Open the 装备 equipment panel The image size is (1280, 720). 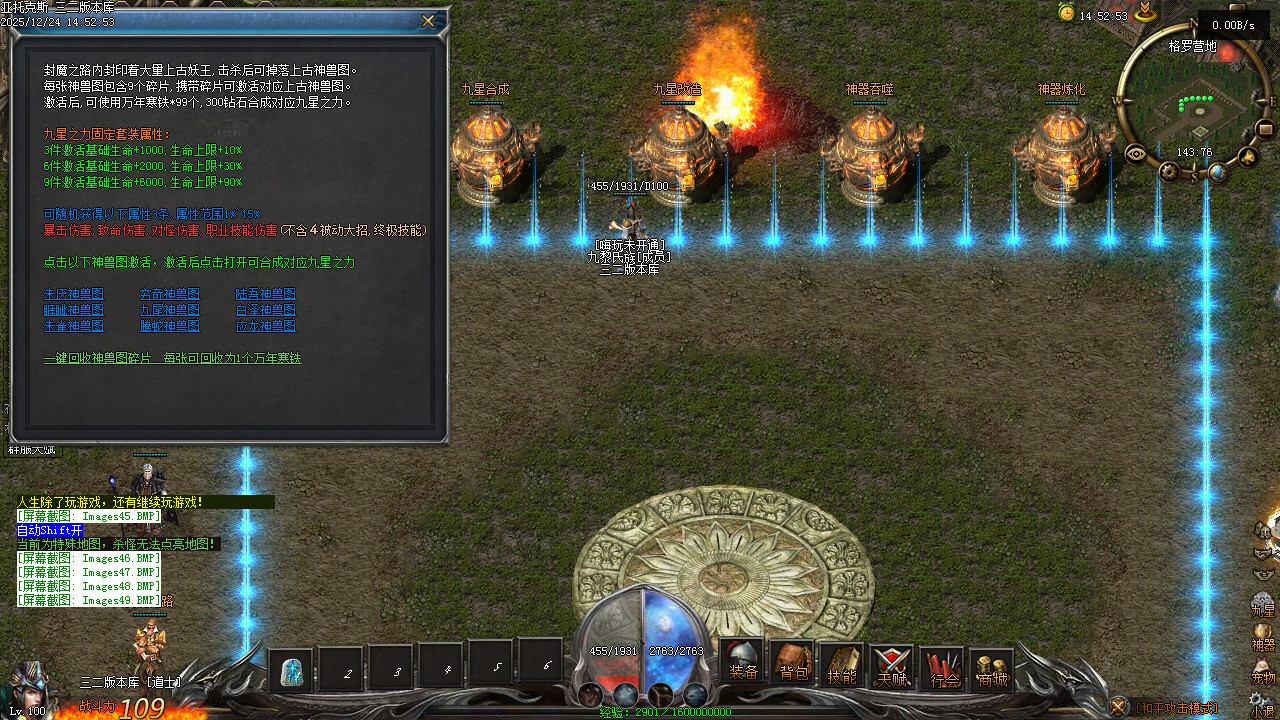743,664
